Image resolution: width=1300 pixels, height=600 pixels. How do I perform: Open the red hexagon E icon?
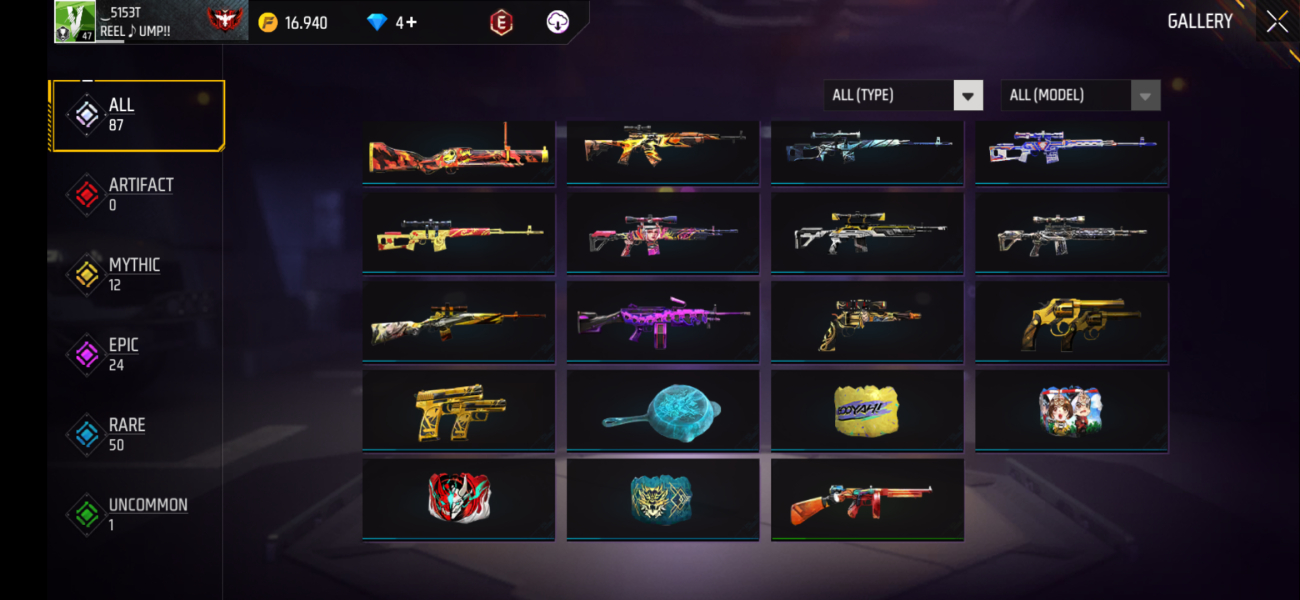[x=501, y=22]
